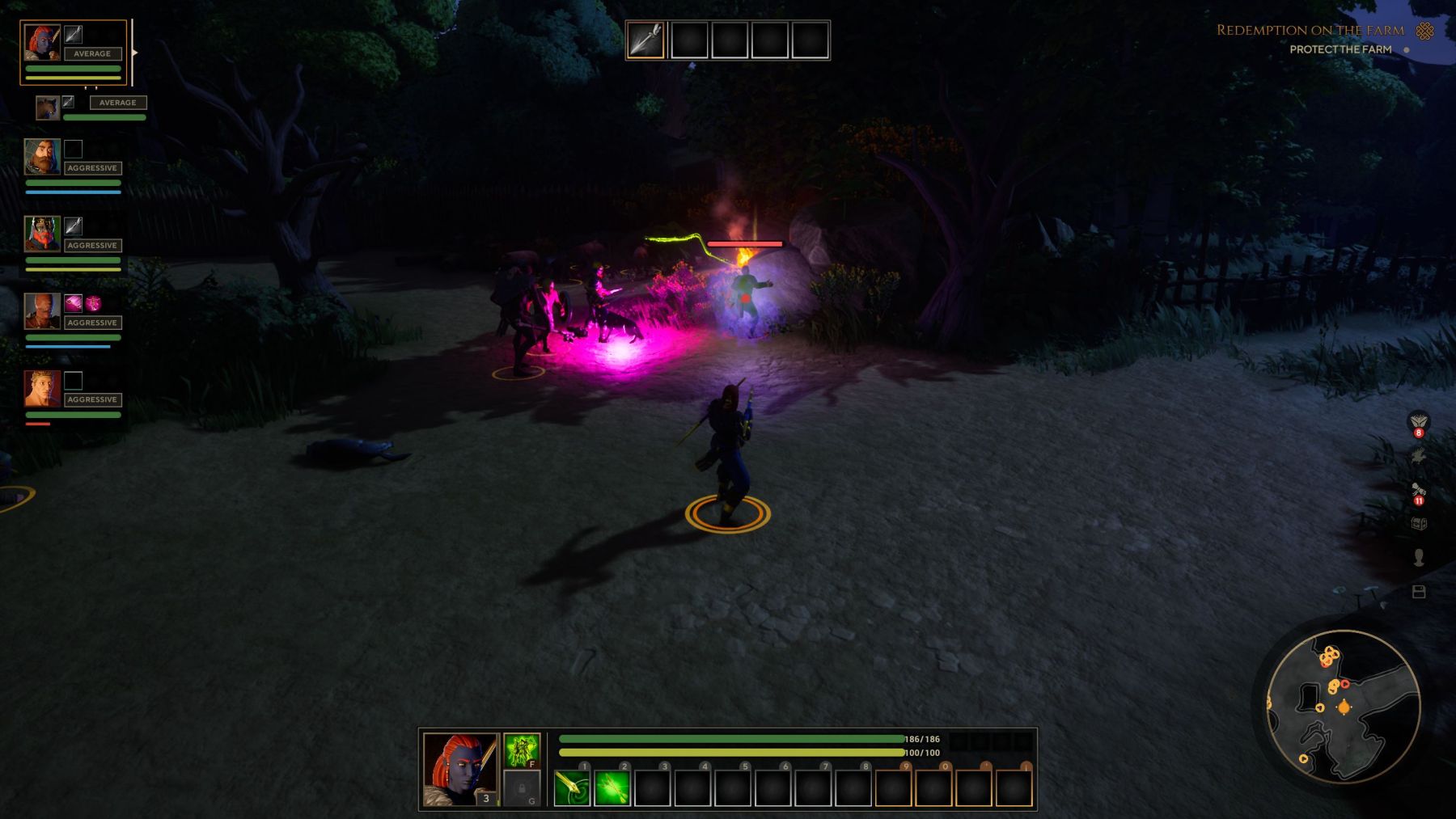Toggle the arrow beside the top party frame

[136, 53]
